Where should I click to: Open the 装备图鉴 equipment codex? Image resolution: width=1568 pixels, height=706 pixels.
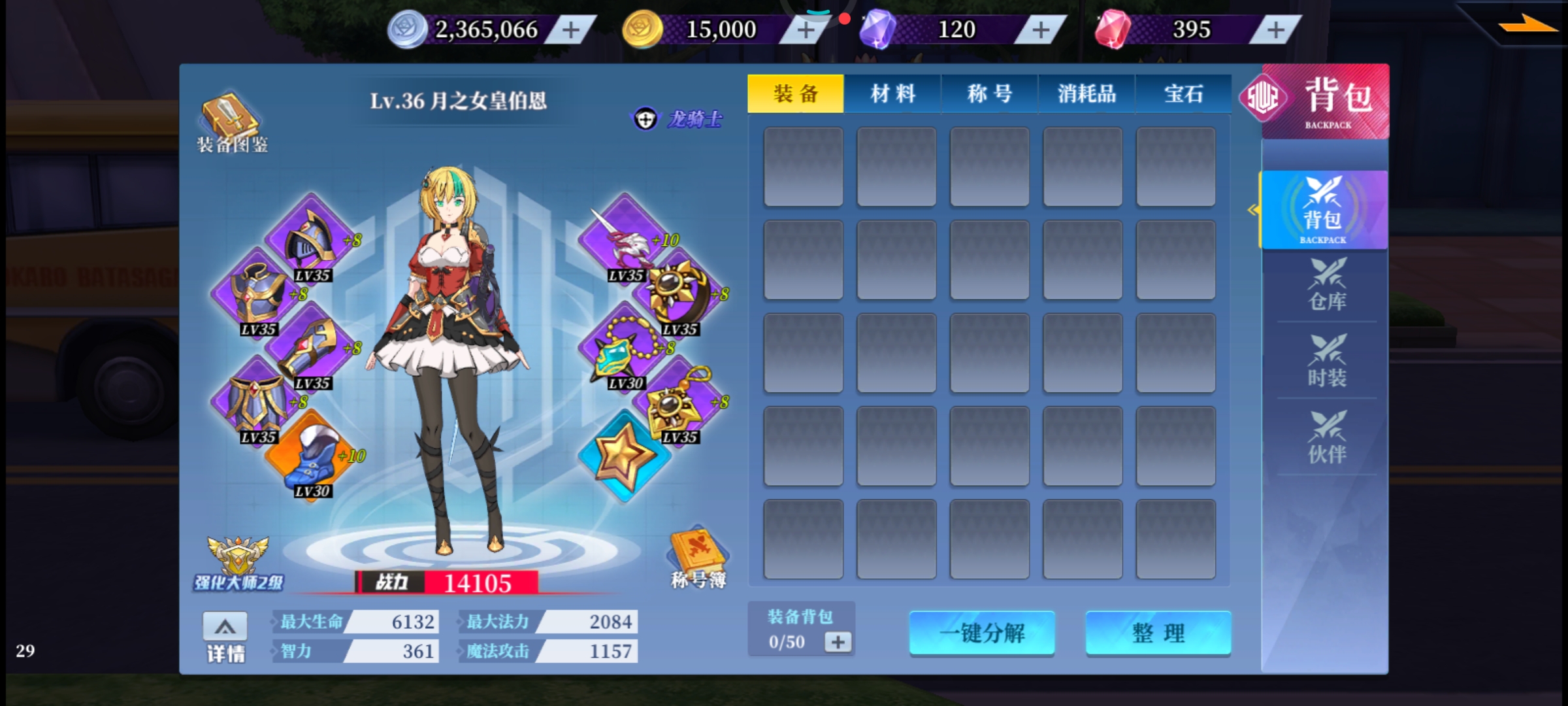[233, 124]
